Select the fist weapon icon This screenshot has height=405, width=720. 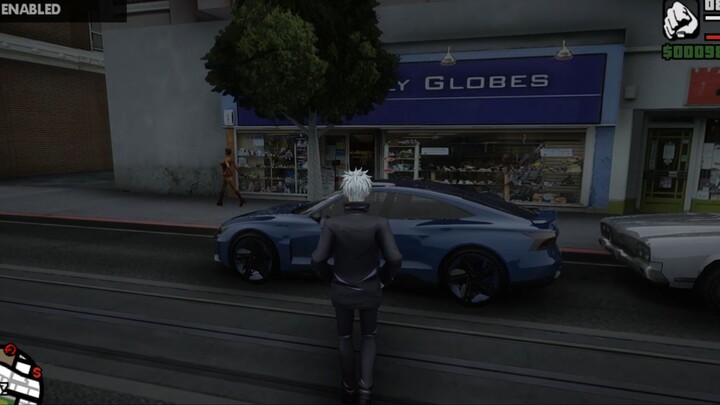click(x=681, y=19)
